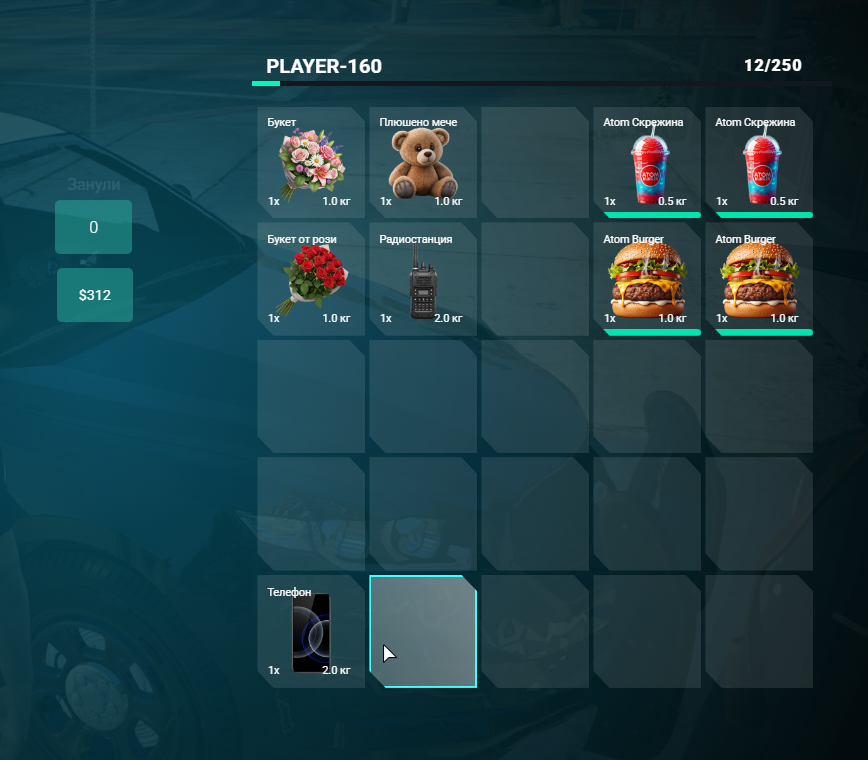Choose the Плюшено мече teddy bear slot
Viewport: 868px width, 760px height.
click(x=422, y=160)
